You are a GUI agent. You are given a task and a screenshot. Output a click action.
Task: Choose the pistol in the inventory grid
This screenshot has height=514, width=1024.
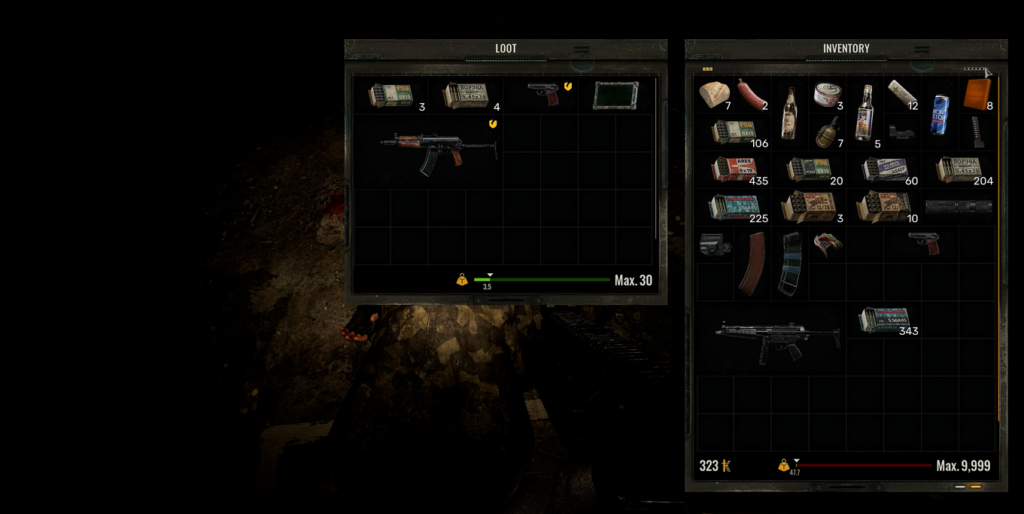pos(924,242)
